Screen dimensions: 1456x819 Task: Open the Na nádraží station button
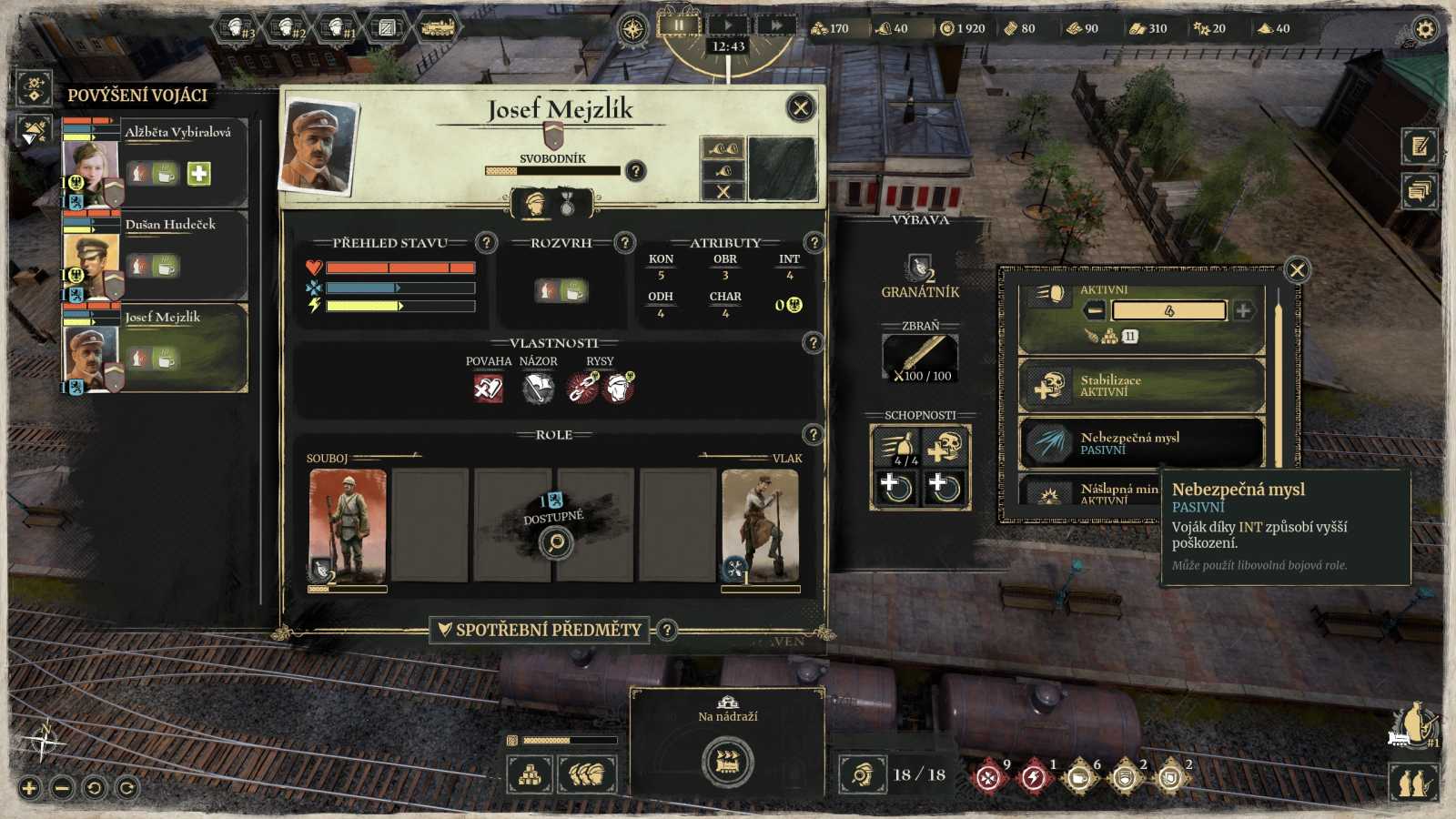[727, 761]
